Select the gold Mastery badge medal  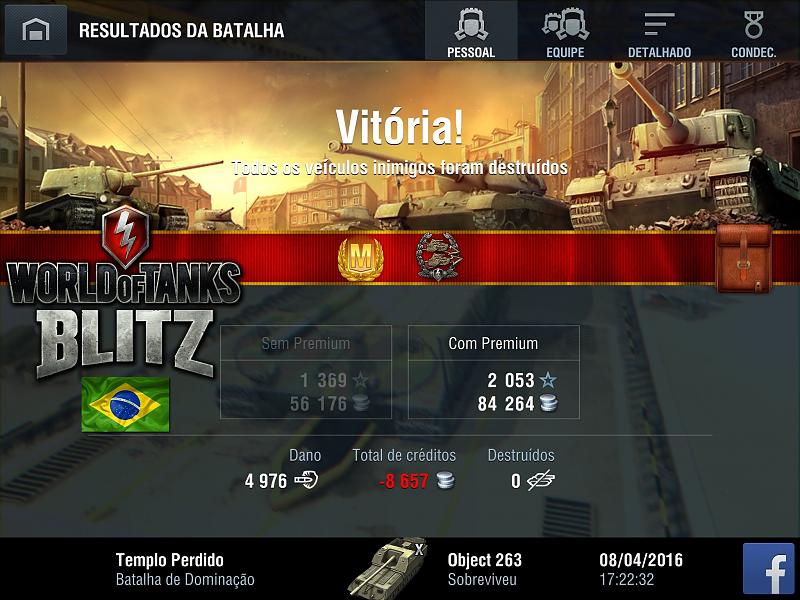(360, 258)
